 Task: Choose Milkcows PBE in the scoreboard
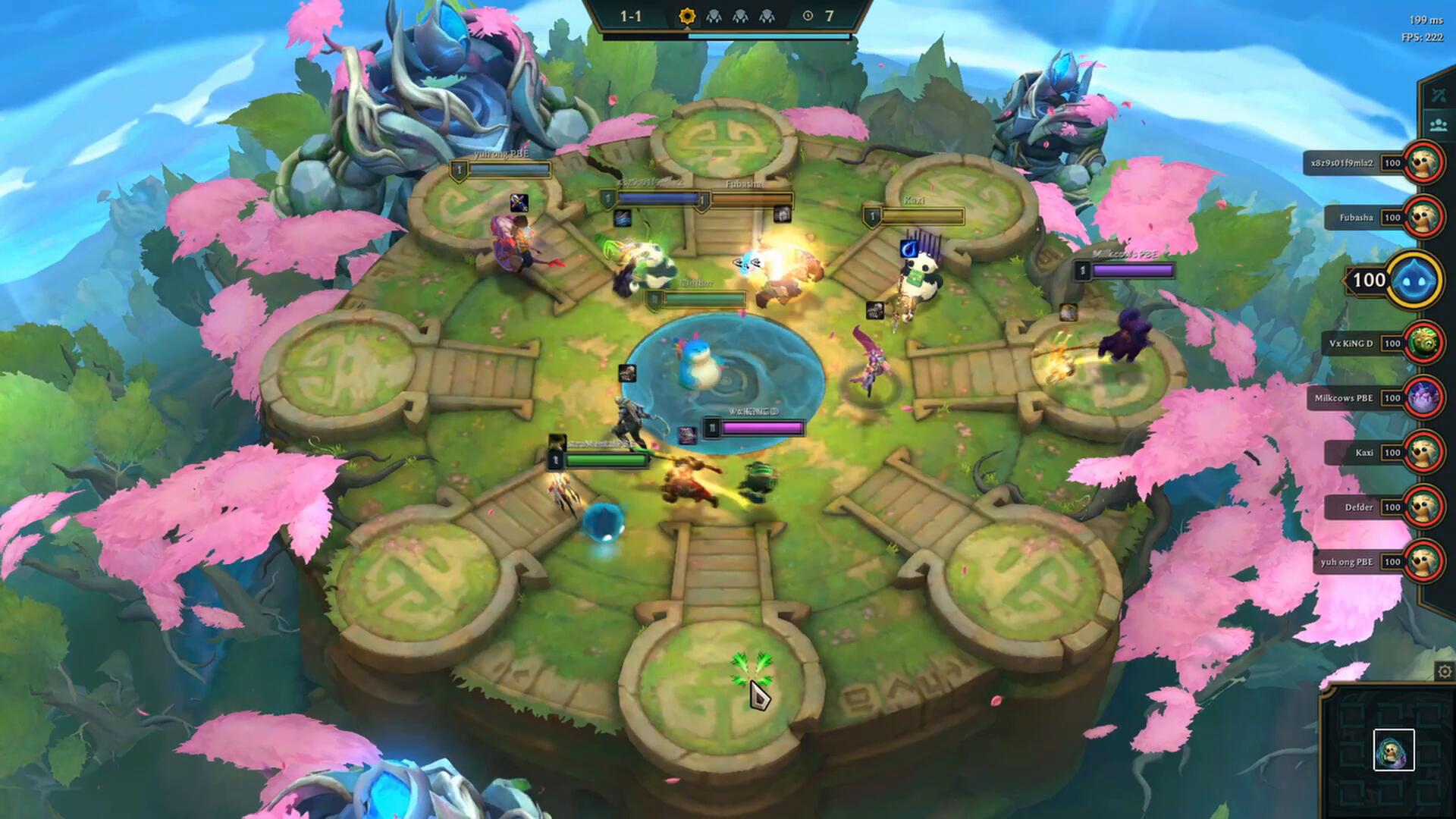pyautogui.click(x=1423, y=398)
